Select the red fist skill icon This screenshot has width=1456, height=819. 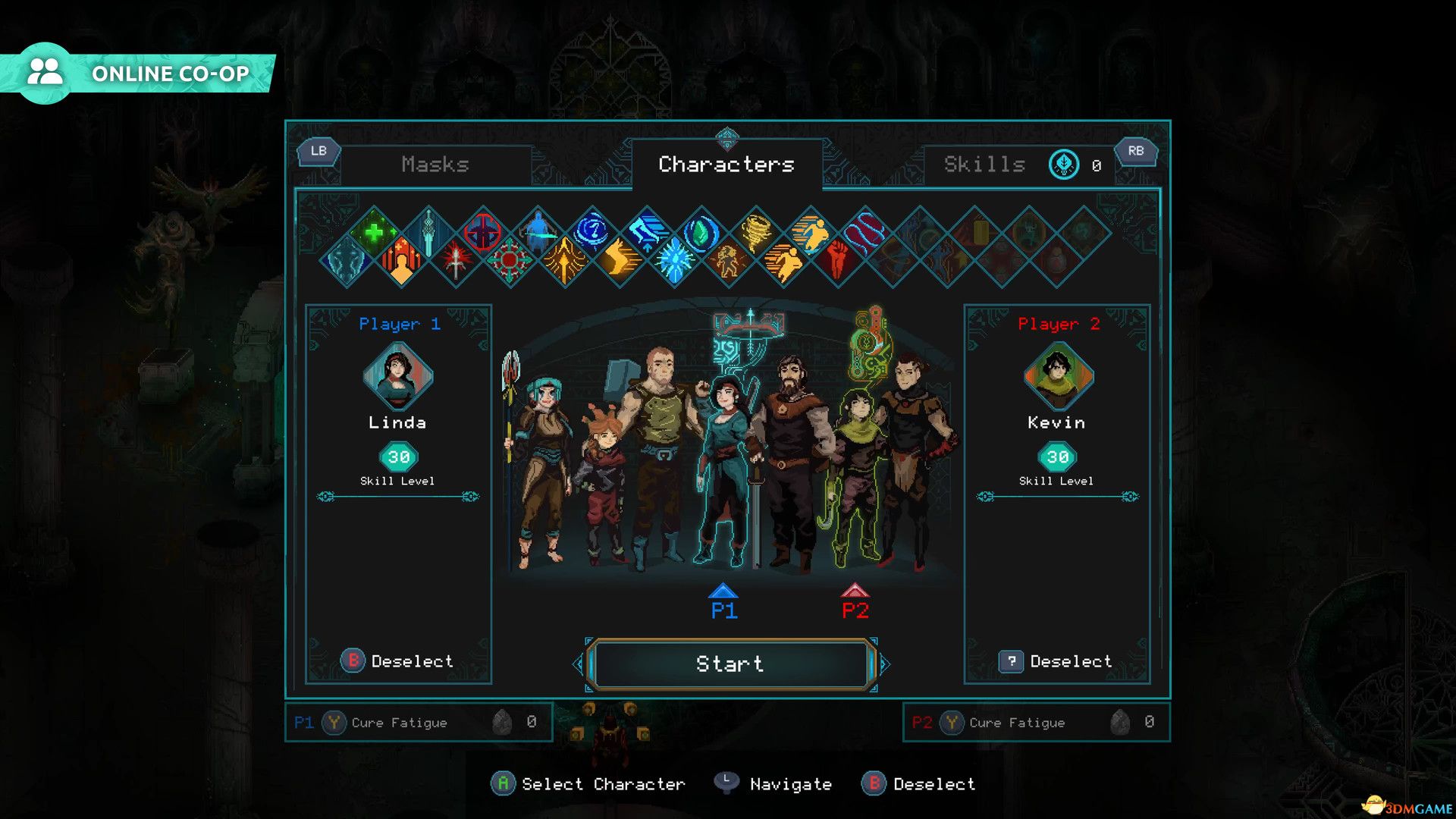click(839, 256)
